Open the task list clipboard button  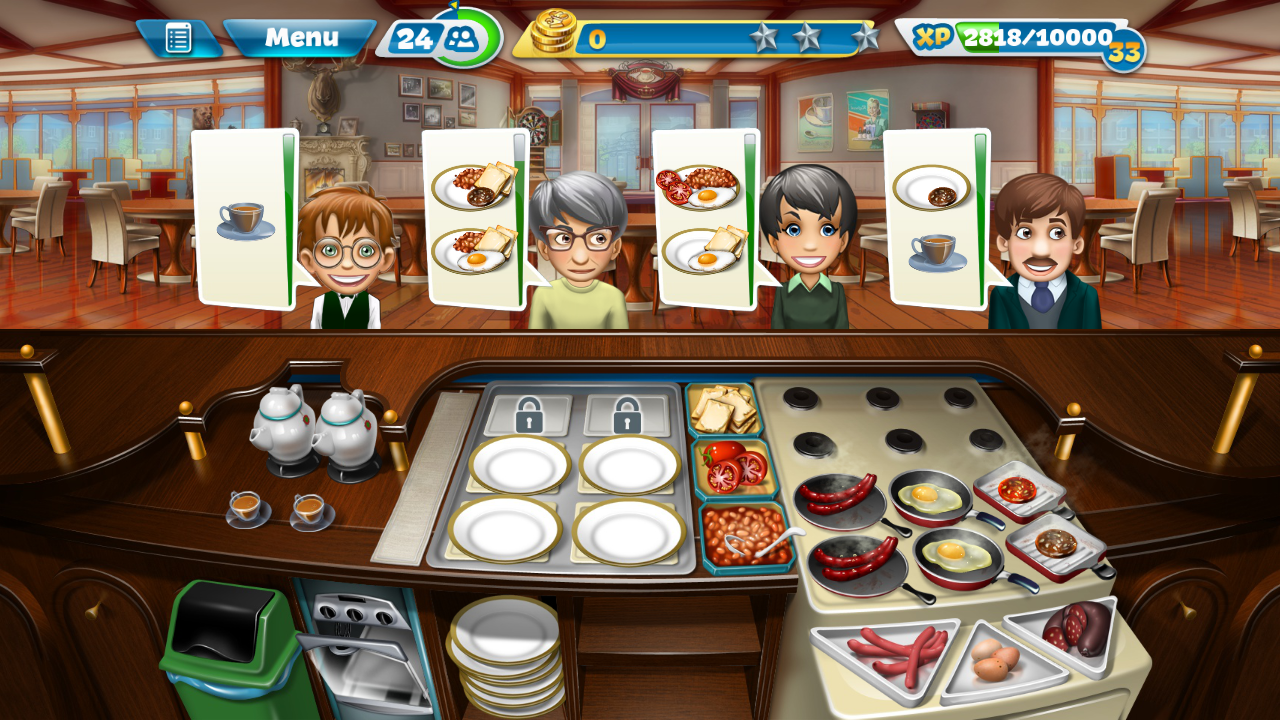pos(178,39)
